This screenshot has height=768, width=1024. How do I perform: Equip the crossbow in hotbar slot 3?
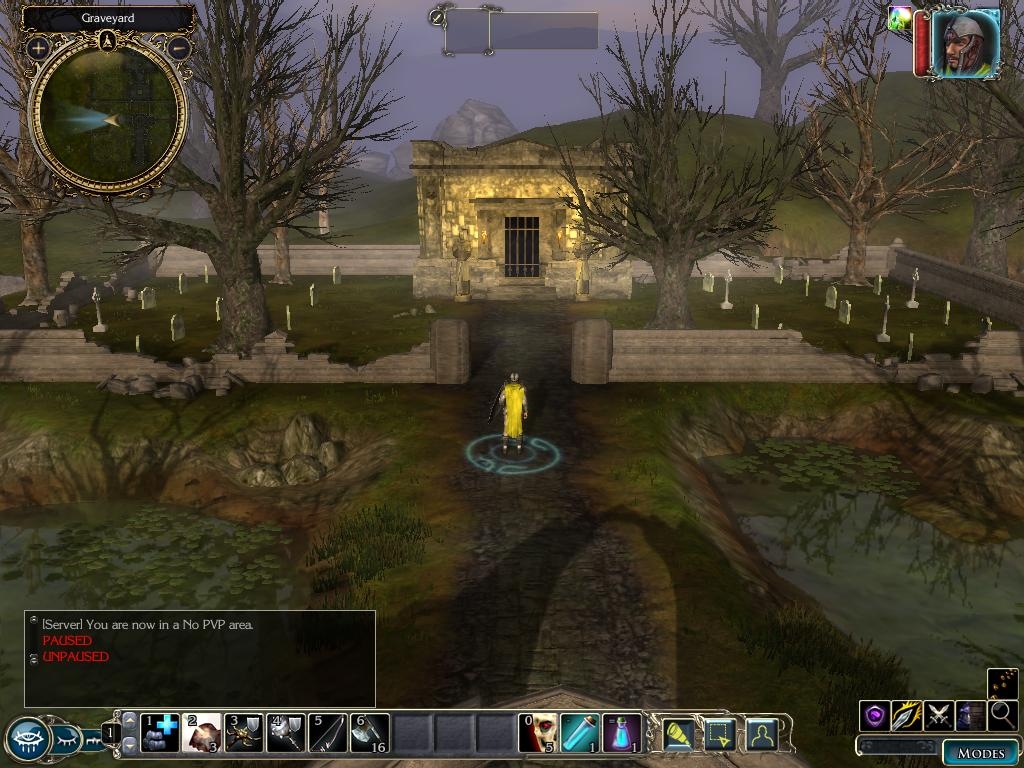click(244, 733)
